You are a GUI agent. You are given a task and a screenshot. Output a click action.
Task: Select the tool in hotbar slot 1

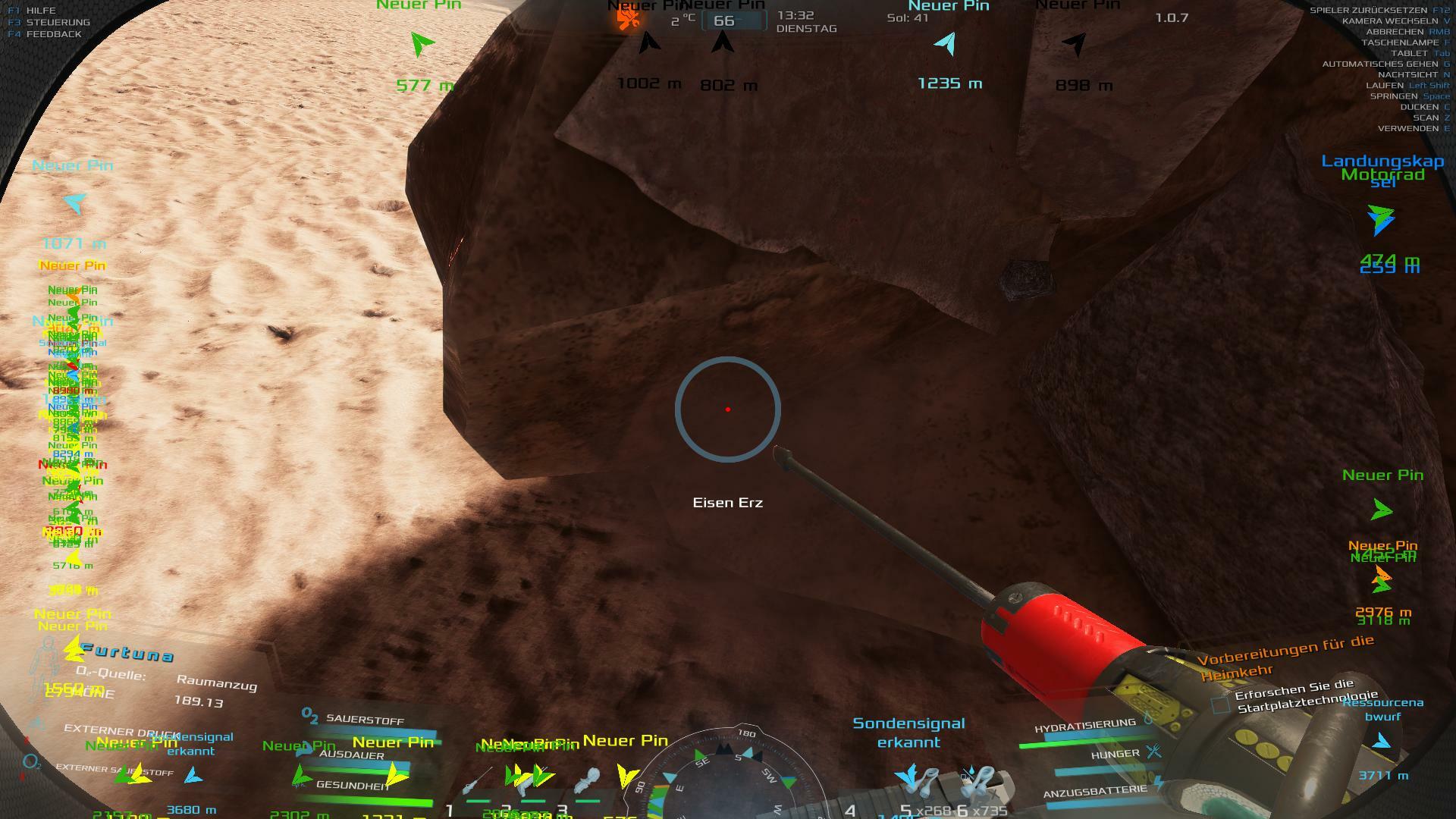pos(479,781)
